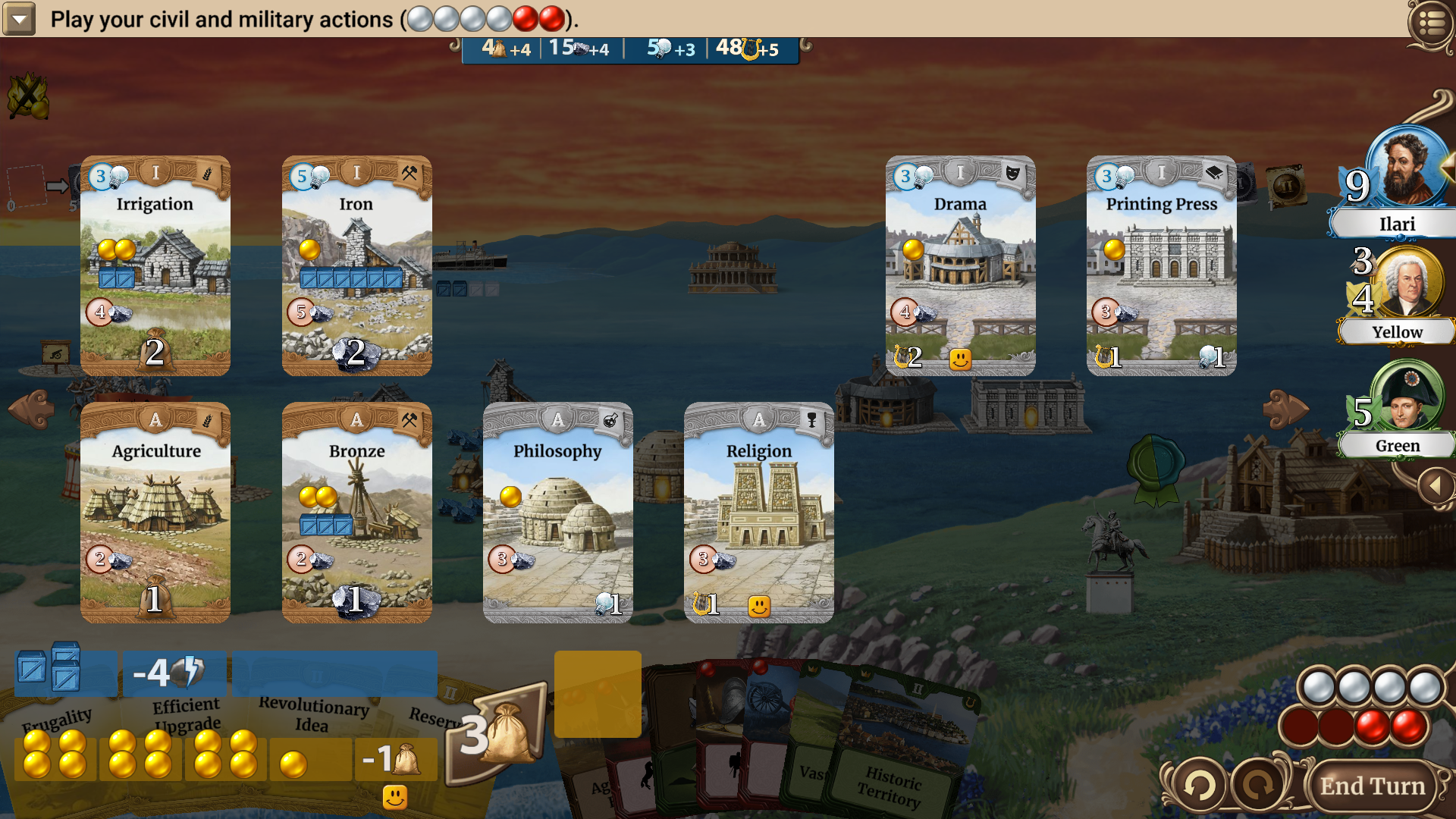Screen dimensions: 1456x819
Task: Open the main menu list icon
Action: coord(1430,24)
